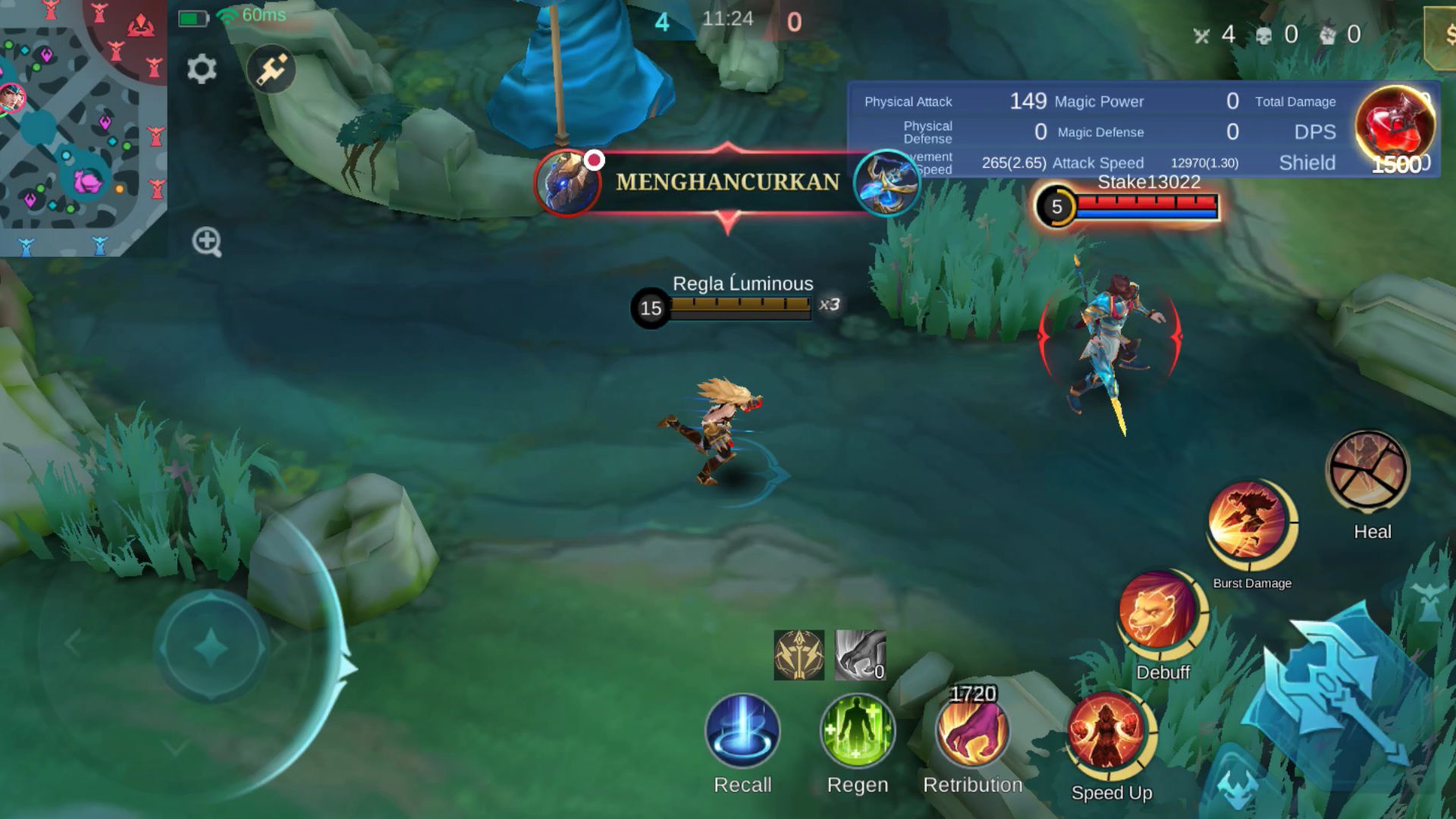This screenshot has width=1456, height=819.
Task: Open the gear settings menu
Action: pos(202,69)
